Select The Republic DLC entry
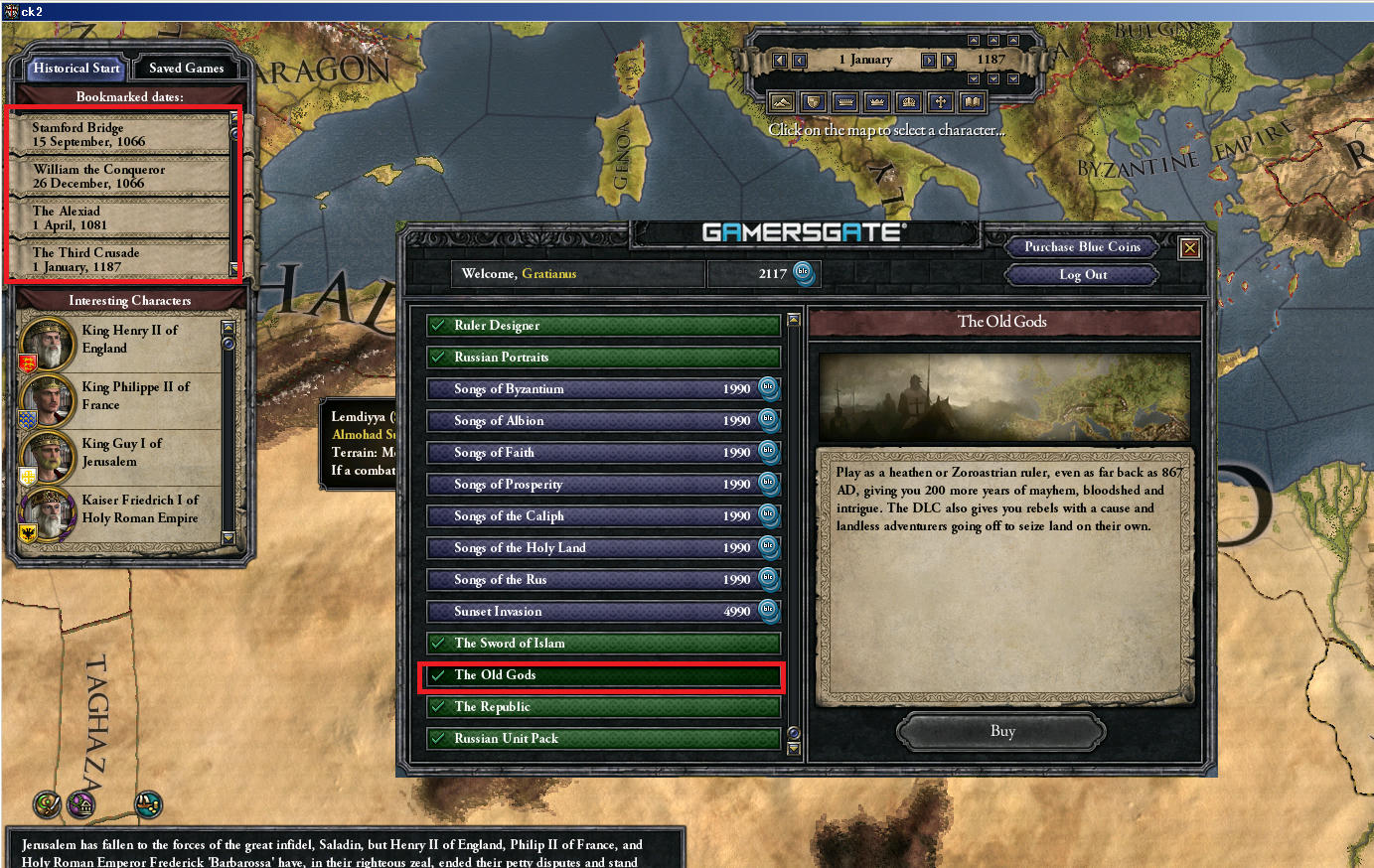This screenshot has height=868, width=1374. pos(603,707)
